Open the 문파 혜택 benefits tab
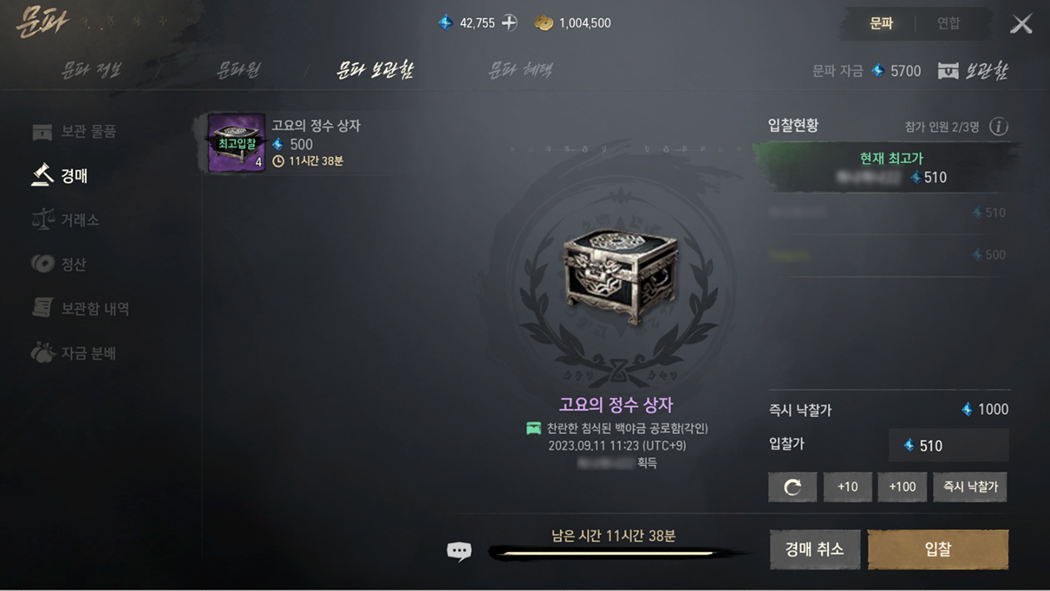Viewport: 1050px width, 591px height. [x=520, y=70]
